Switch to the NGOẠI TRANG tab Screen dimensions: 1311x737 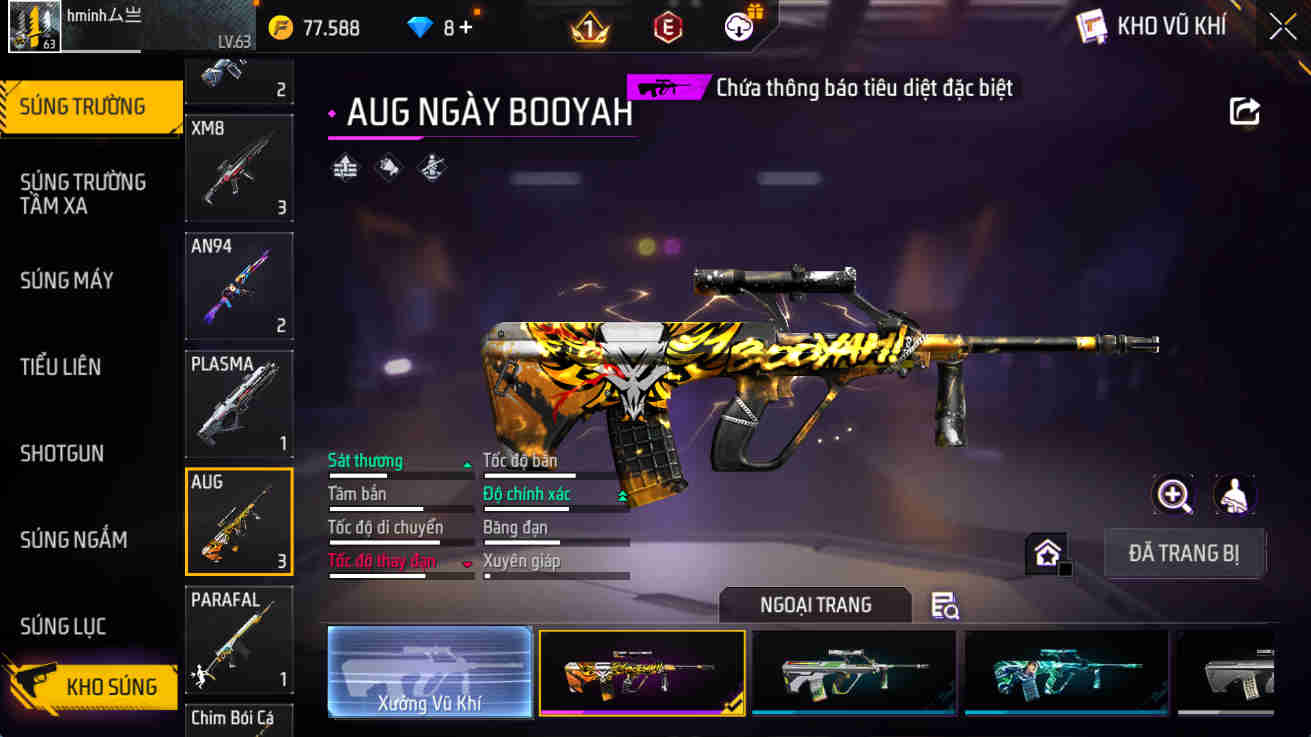[815, 605]
